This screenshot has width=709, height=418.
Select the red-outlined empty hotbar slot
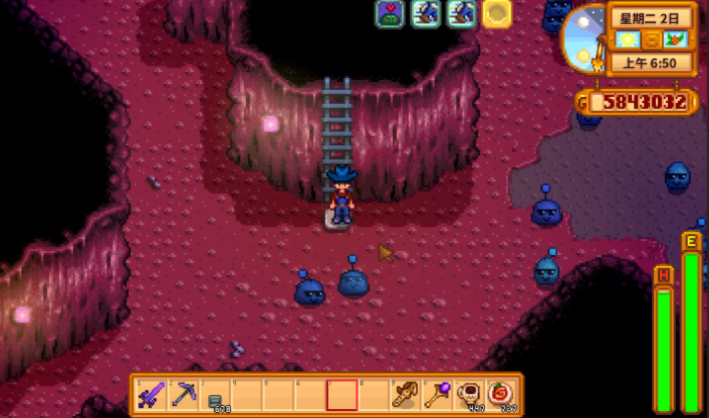pyautogui.click(x=342, y=394)
